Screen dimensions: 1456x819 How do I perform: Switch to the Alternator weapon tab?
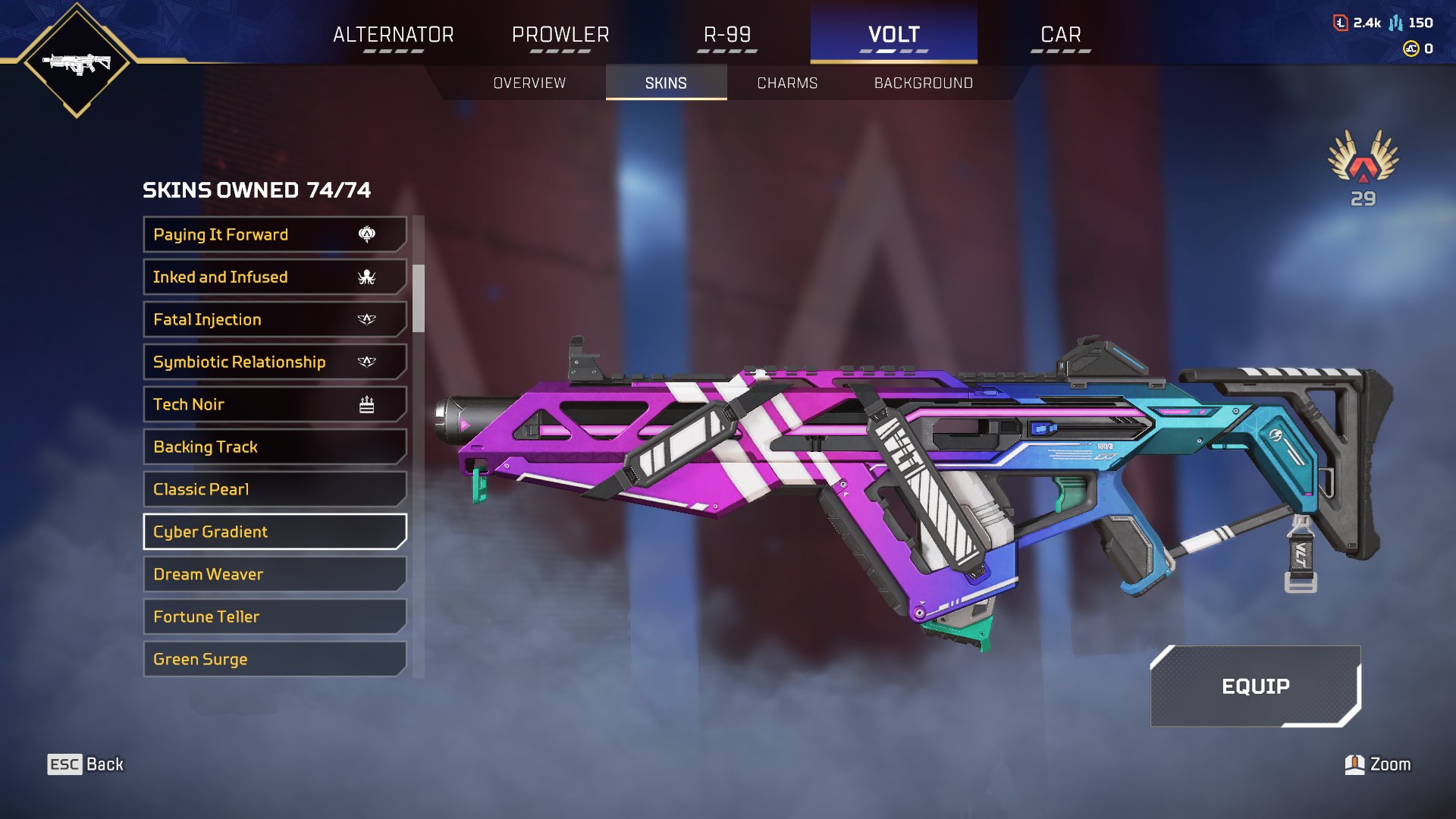(393, 35)
